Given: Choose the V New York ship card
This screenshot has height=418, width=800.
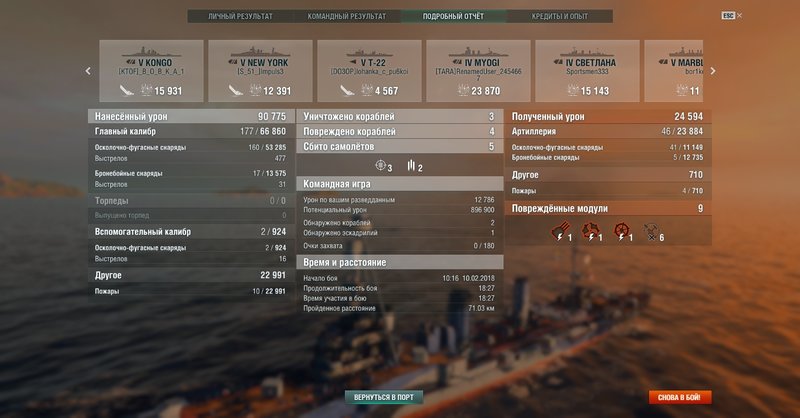Looking at the screenshot, I should click(258, 70).
